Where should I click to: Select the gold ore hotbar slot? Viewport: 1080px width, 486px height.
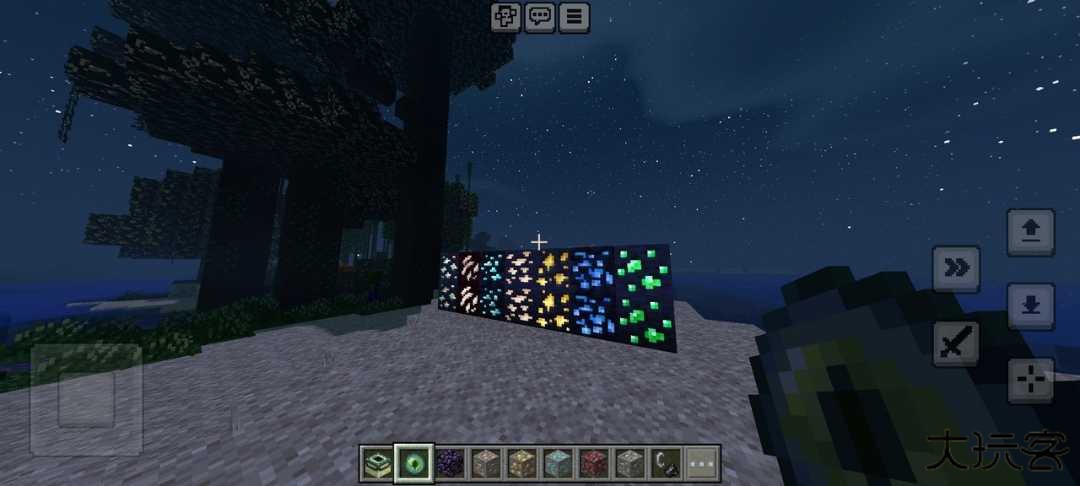click(x=522, y=463)
